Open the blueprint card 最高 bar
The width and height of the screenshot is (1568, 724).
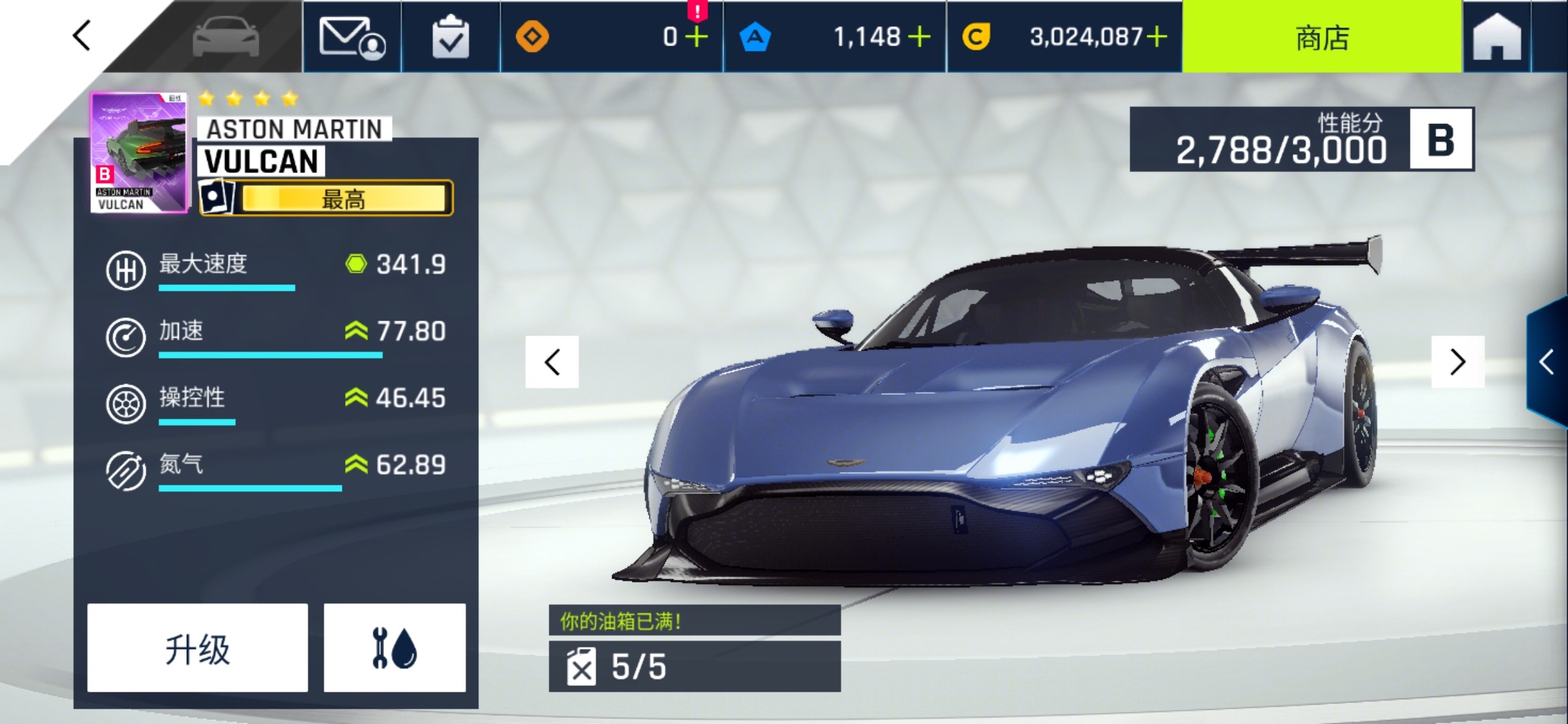pyautogui.click(x=327, y=198)
